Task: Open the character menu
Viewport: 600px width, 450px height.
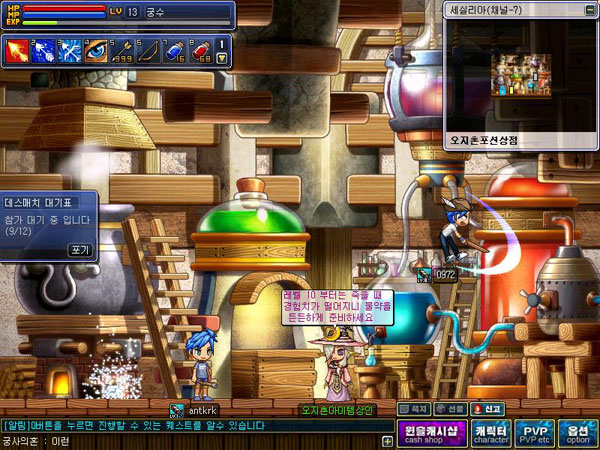Action: click(x=491, y=434)
